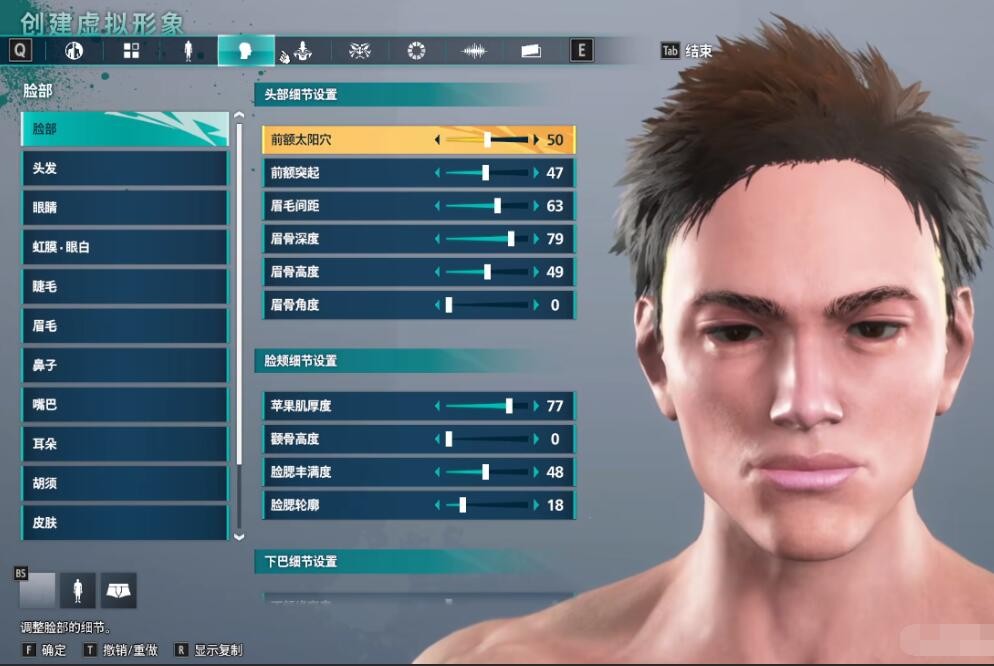994x666 pixels.
Task: Switch to the four-squares preset tab
Action: (x=131, y=50)
